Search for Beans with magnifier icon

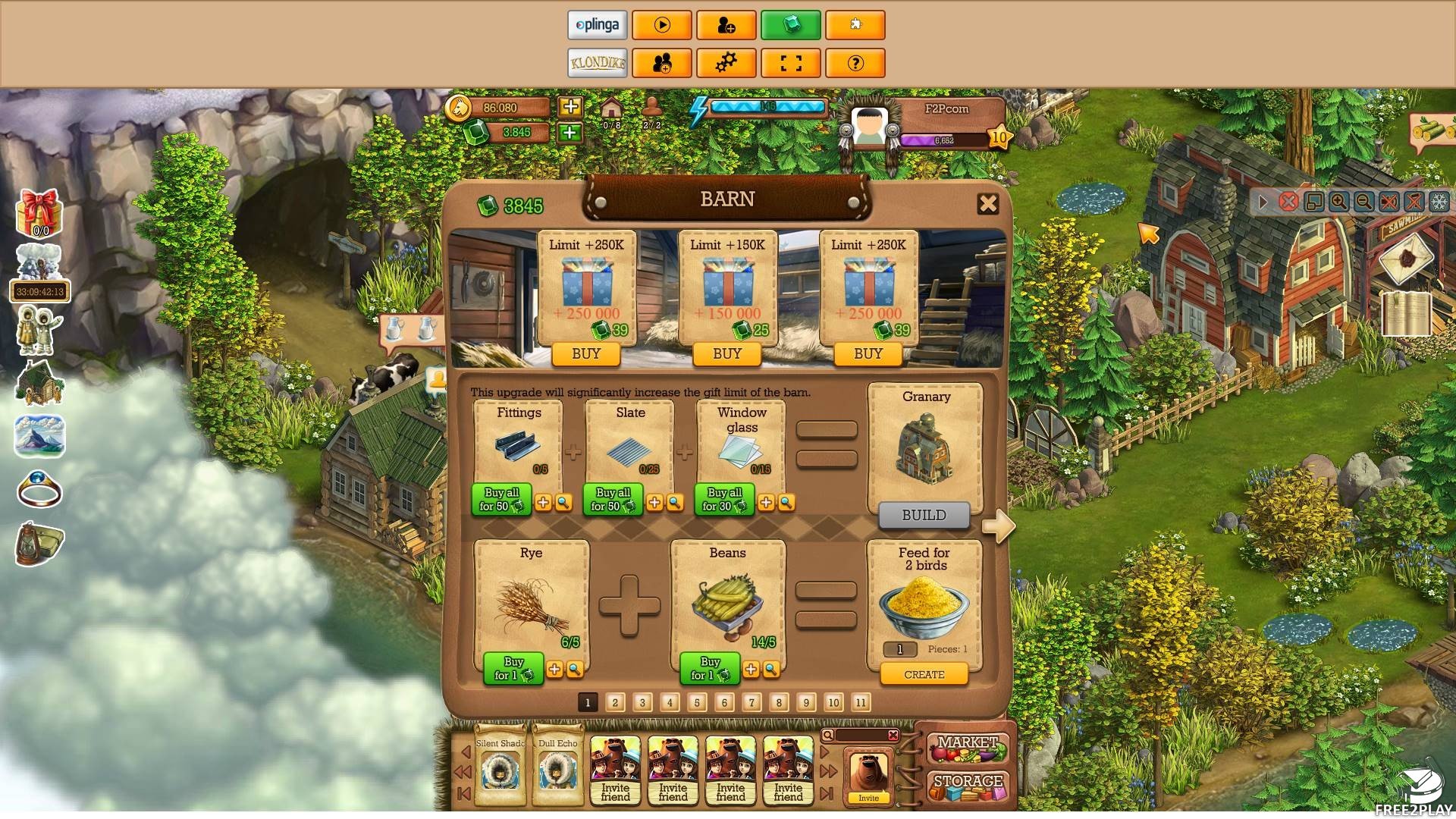(771, 669)
